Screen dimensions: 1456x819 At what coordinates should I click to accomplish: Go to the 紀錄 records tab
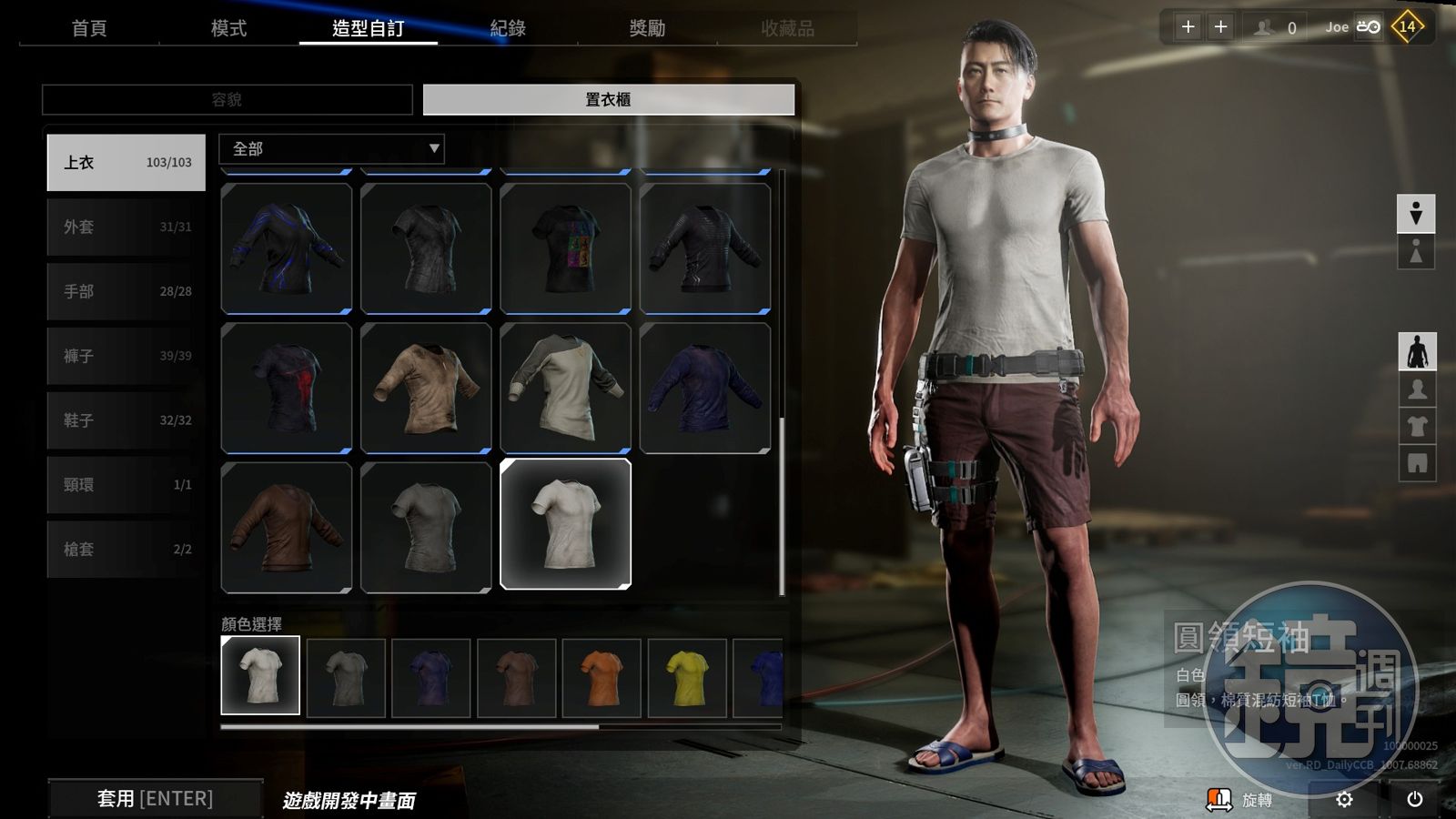[508, 28]
